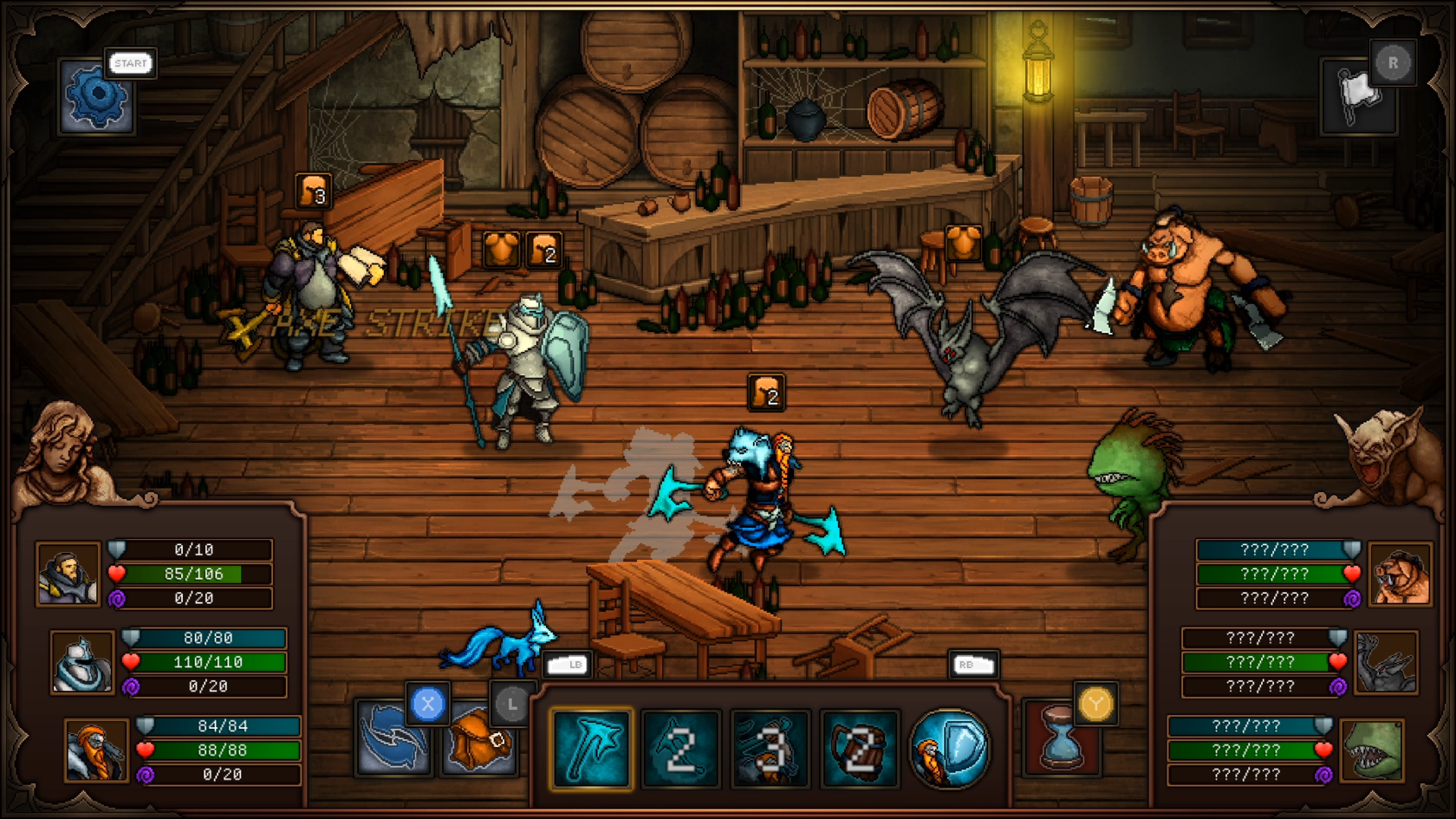Activate the third ability with 3 charges
This screenshot has width=1456, height=819.
tap(770, 749)
